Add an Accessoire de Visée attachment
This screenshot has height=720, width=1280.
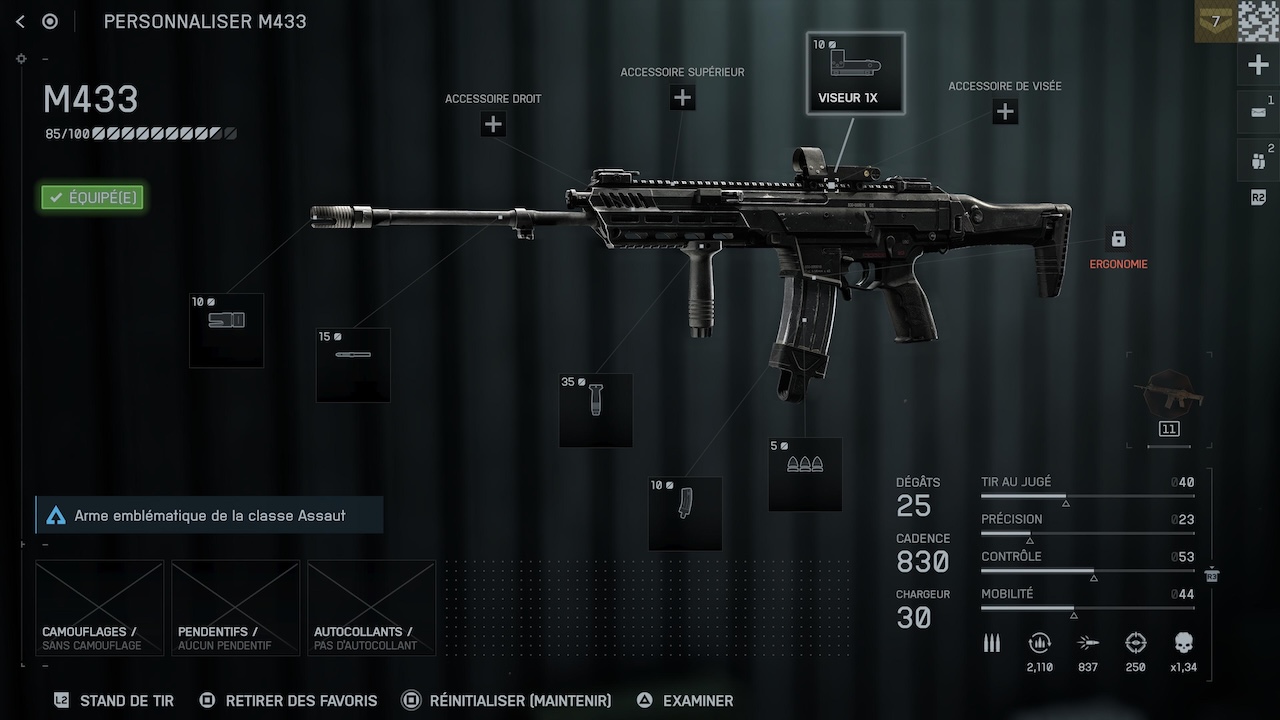[1005, 112]
